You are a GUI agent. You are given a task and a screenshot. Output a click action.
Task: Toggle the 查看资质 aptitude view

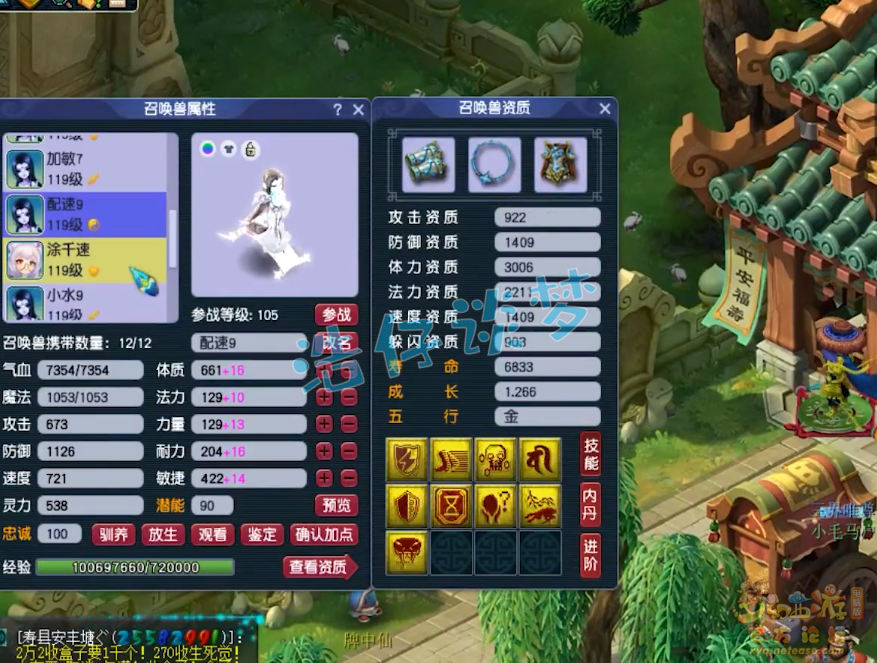[320, 568]
